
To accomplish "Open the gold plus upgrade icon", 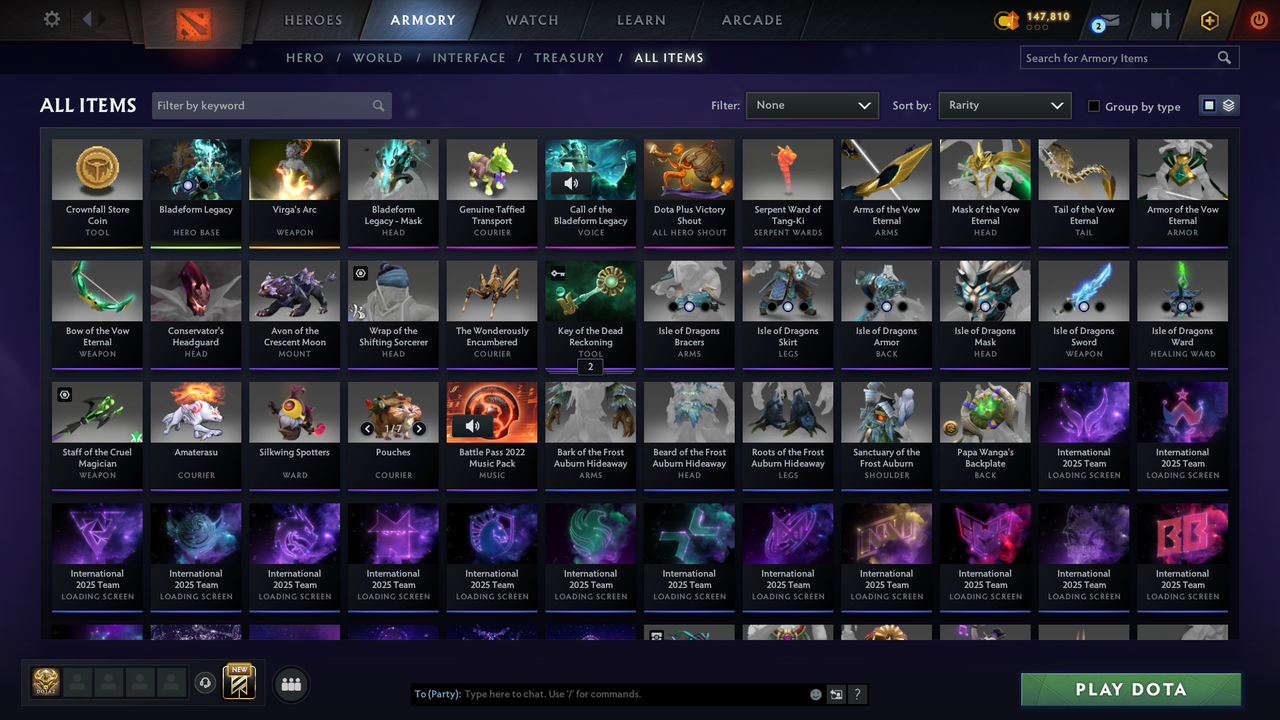I will coord(1209,20).
